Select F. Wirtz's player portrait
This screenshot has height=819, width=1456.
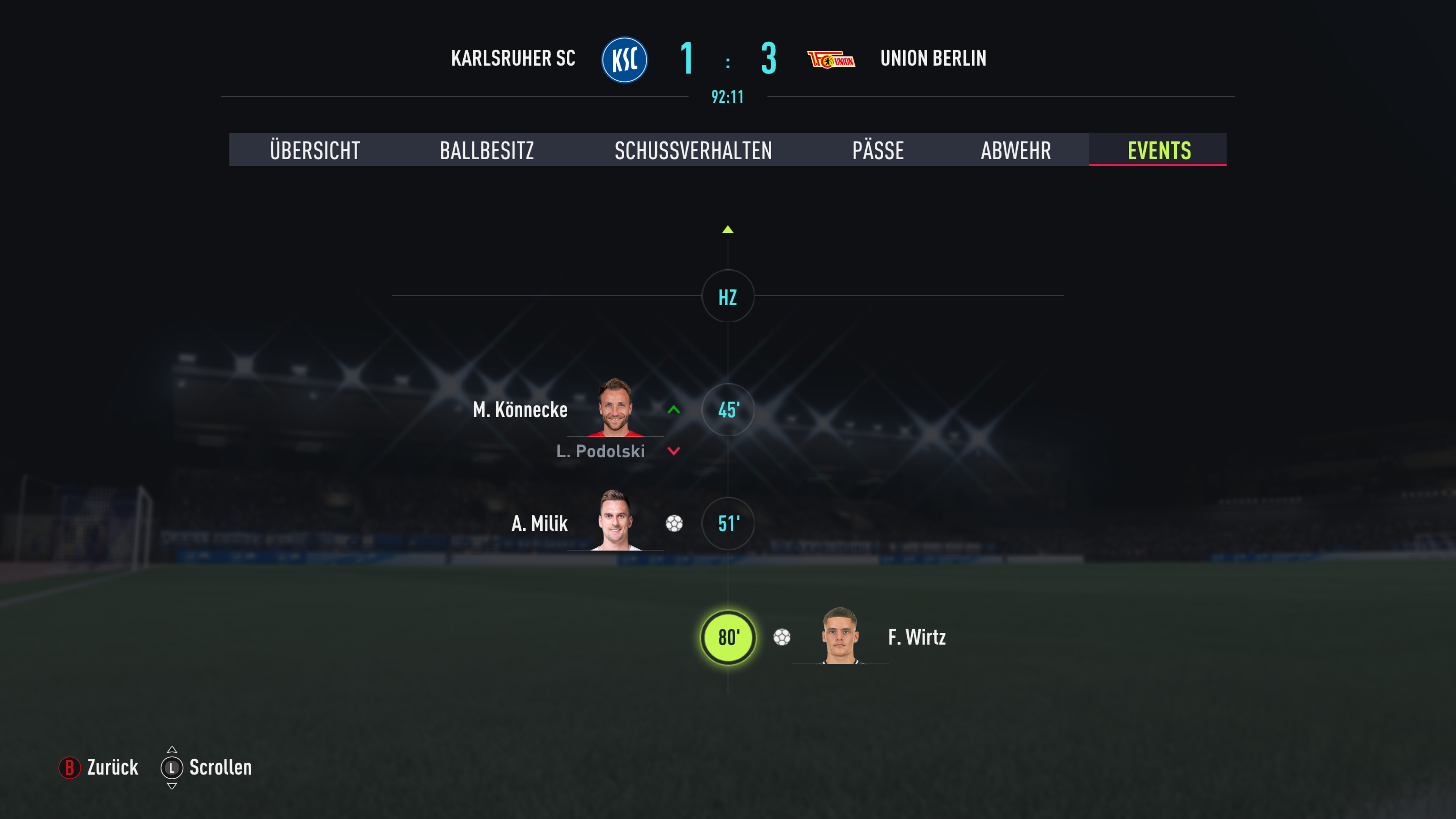[841, 636]
